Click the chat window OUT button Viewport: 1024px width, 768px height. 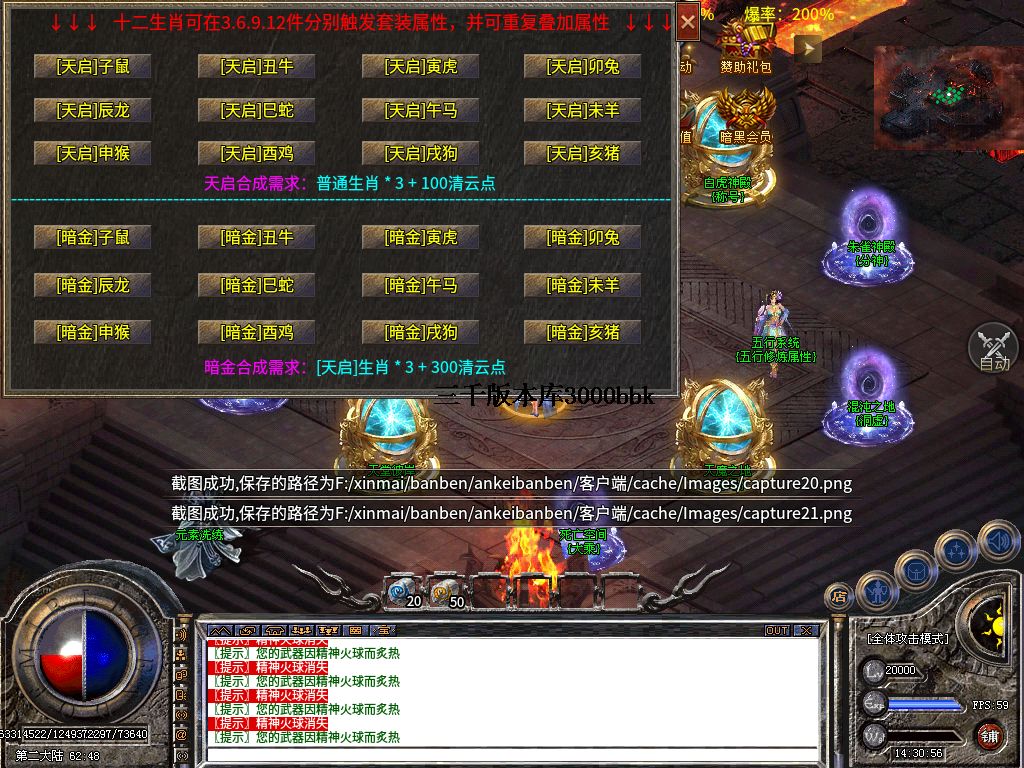tap(777, 631)
